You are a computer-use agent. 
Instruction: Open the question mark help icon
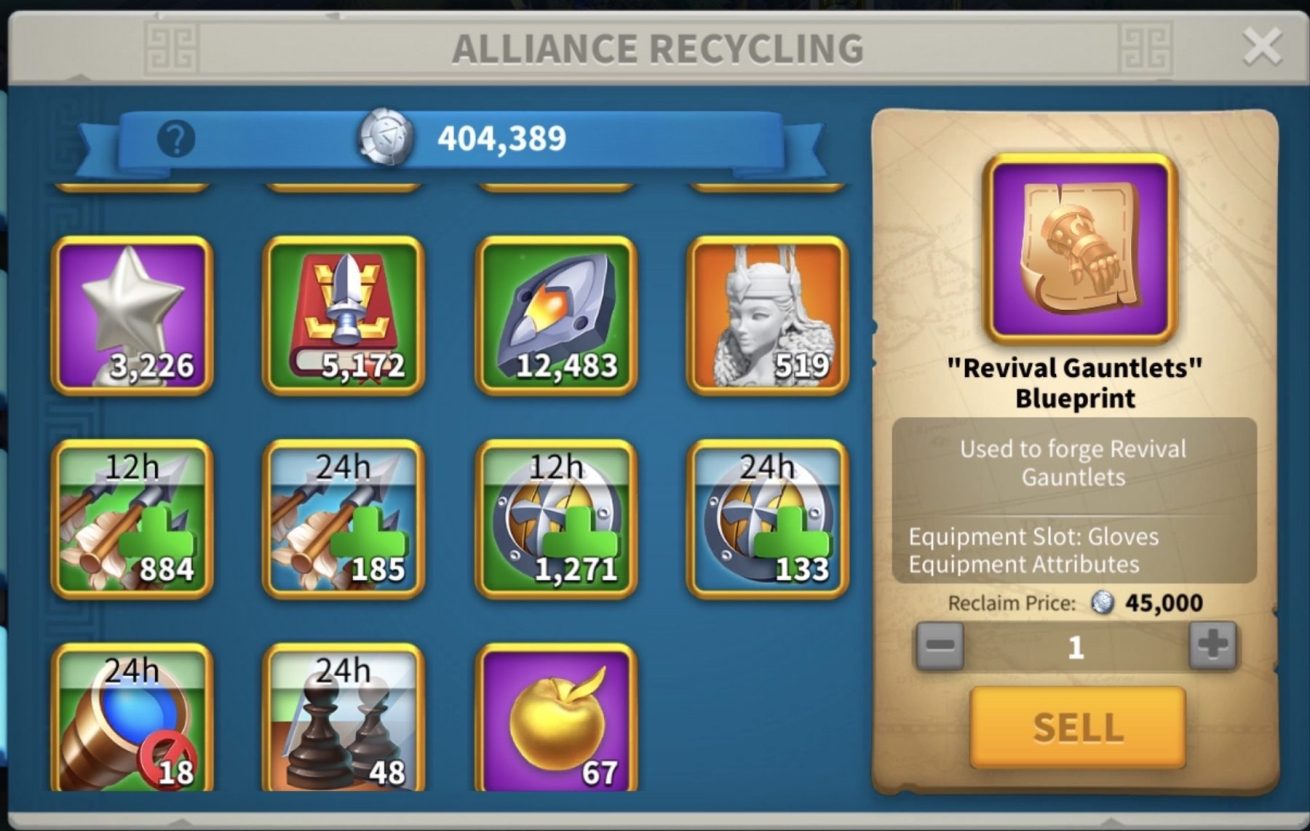point(176,139)
